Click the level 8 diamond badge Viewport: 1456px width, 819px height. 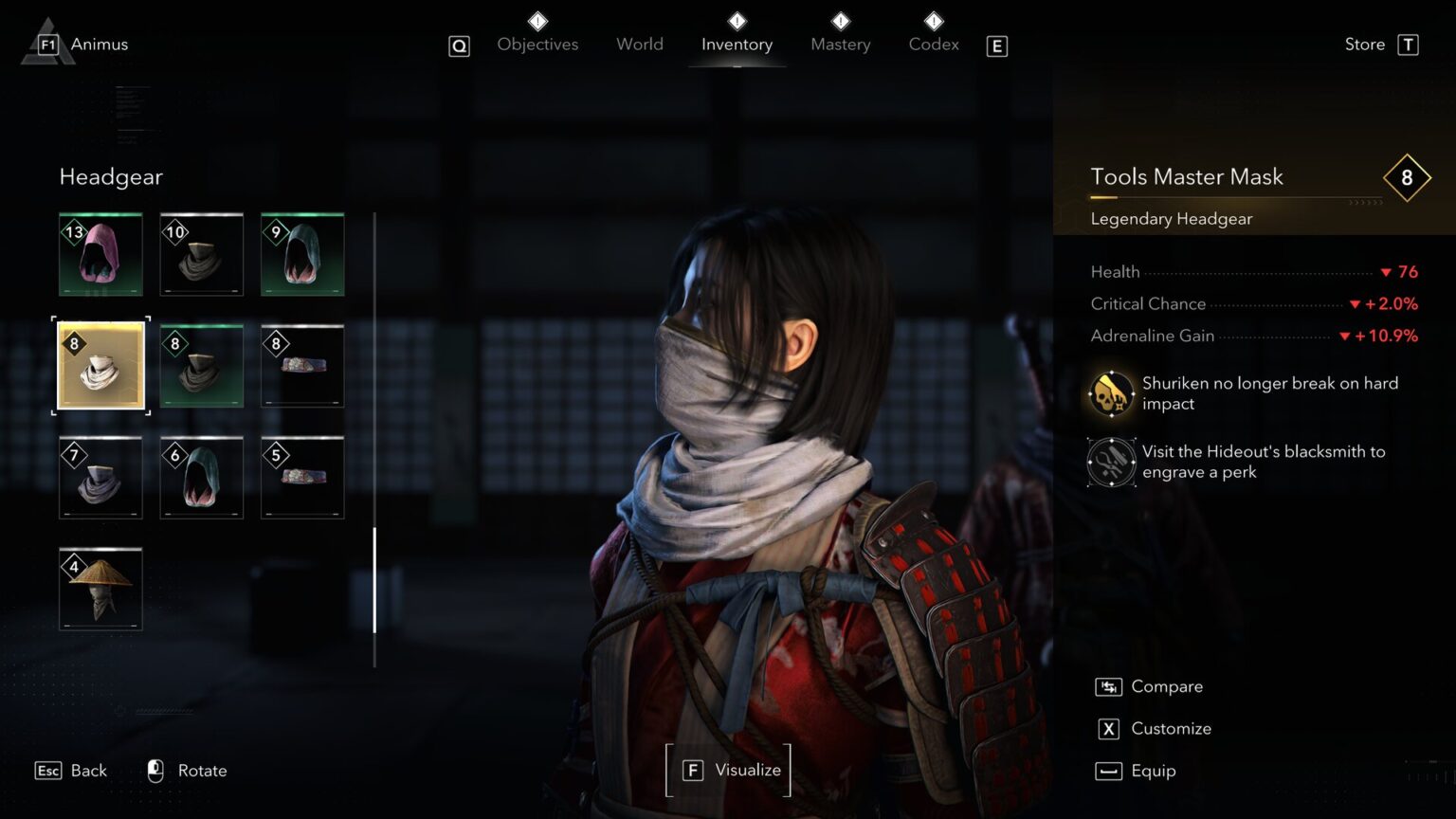[x=1407, y=177]
